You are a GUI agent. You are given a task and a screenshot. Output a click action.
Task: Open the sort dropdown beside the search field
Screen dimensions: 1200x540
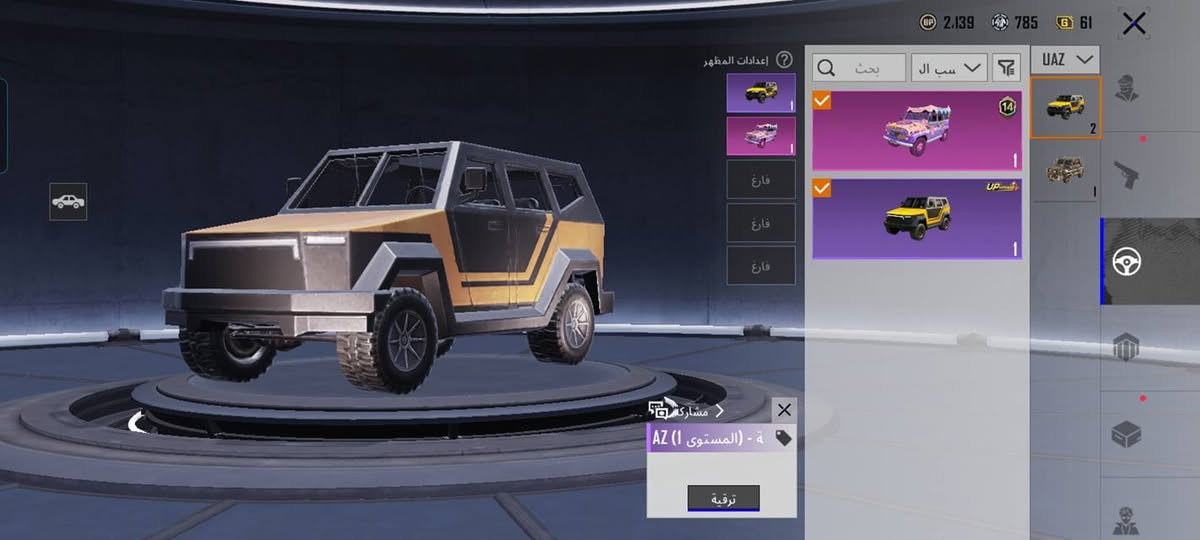click(949, 68)
